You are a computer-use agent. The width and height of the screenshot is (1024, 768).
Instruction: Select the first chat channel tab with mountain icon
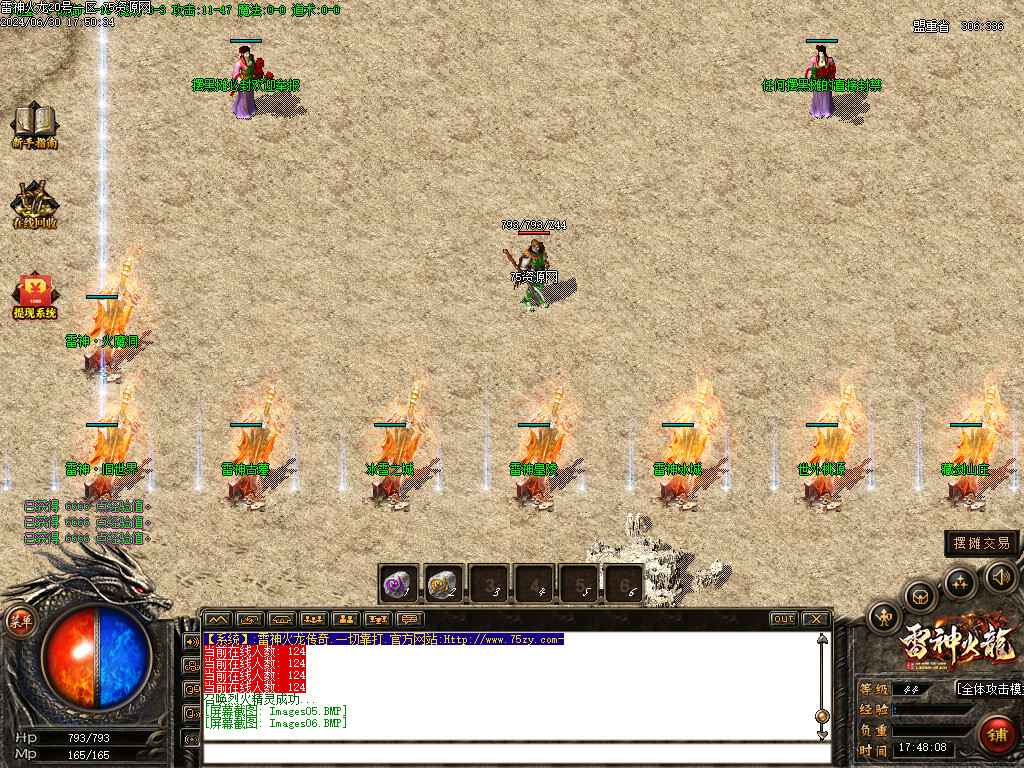pyautogui.click(x=218, y=619)
